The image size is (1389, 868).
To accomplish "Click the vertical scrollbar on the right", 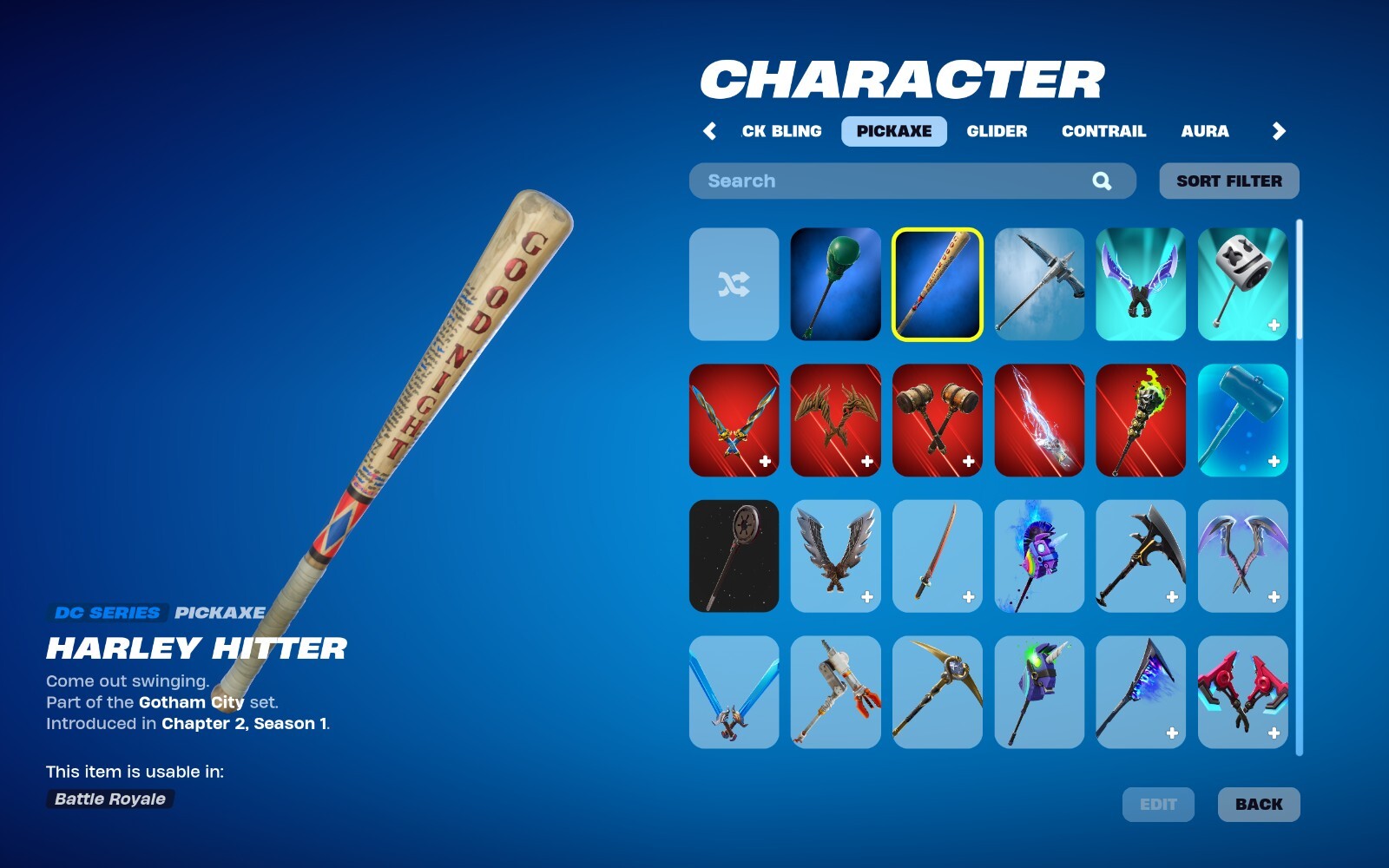I will click(x=1299, y=347).
